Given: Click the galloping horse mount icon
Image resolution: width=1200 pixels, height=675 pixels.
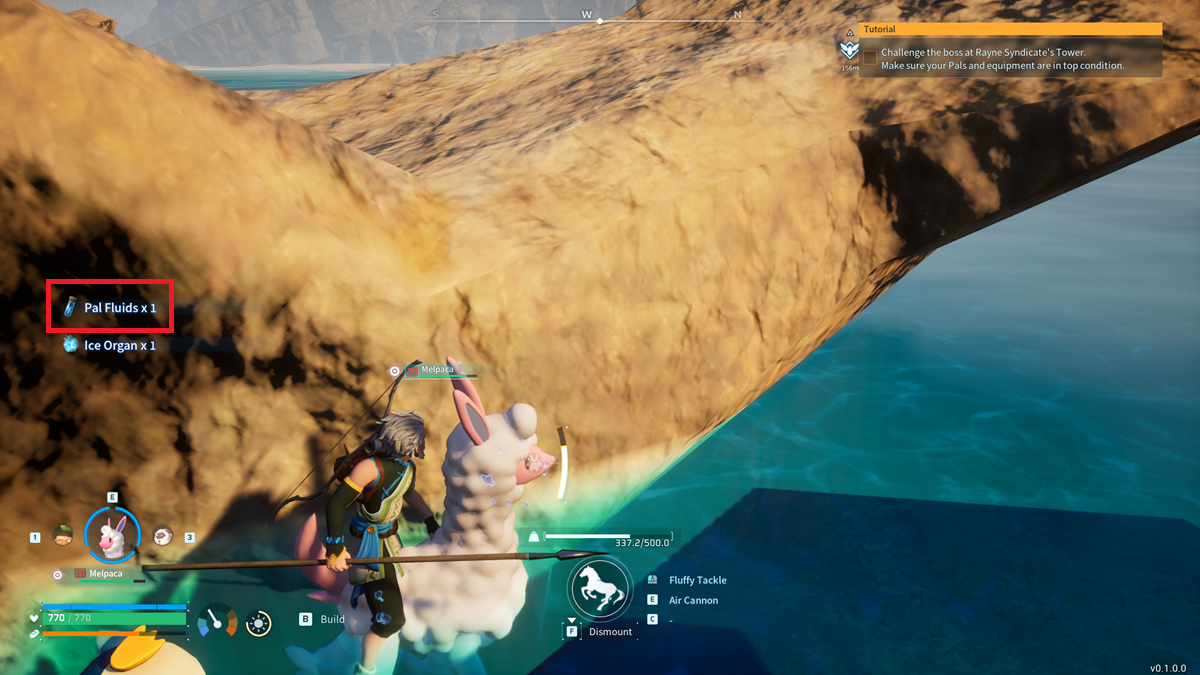Looking at the screenshot, I should pyautogui.click(x=600, y=587).
